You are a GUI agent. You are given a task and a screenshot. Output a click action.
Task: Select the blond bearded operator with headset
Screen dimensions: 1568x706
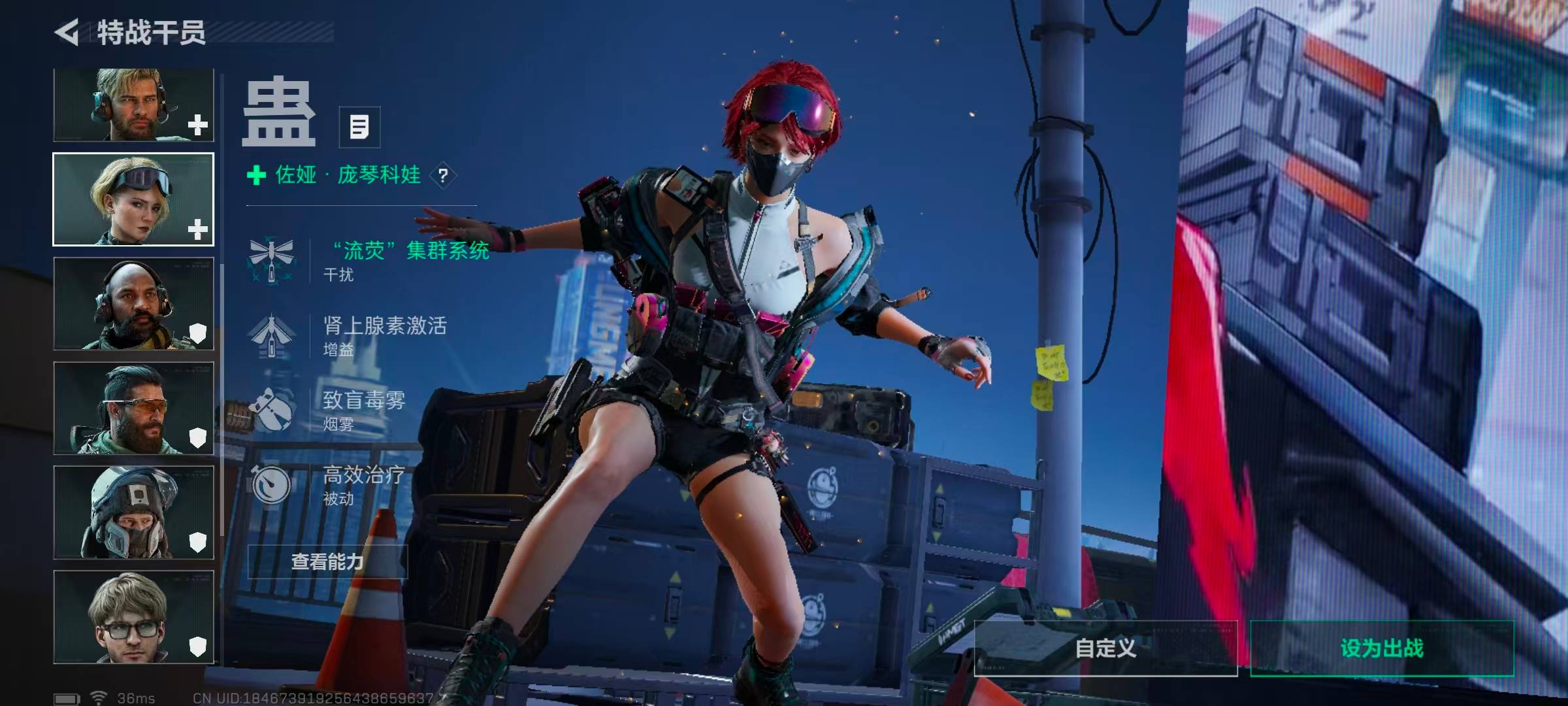click(x=133, y=106)
